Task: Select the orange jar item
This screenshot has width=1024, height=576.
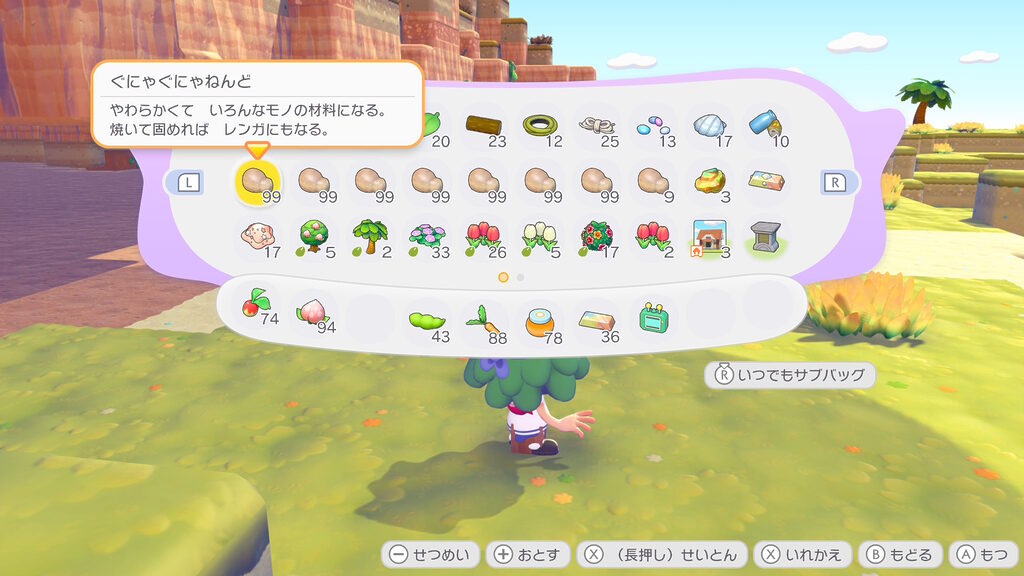Action: point(540,322)
